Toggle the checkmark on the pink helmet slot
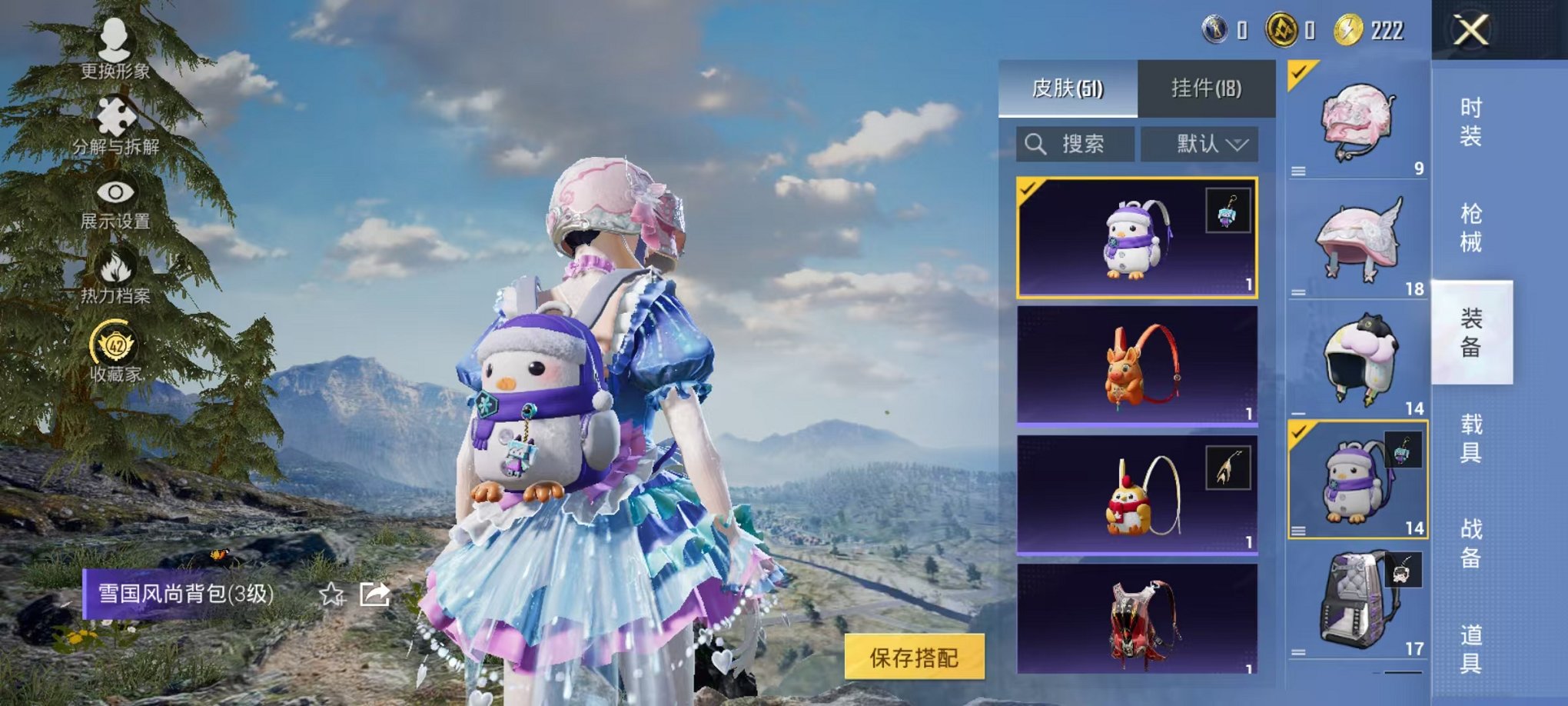 click(x=1298, y=74)
